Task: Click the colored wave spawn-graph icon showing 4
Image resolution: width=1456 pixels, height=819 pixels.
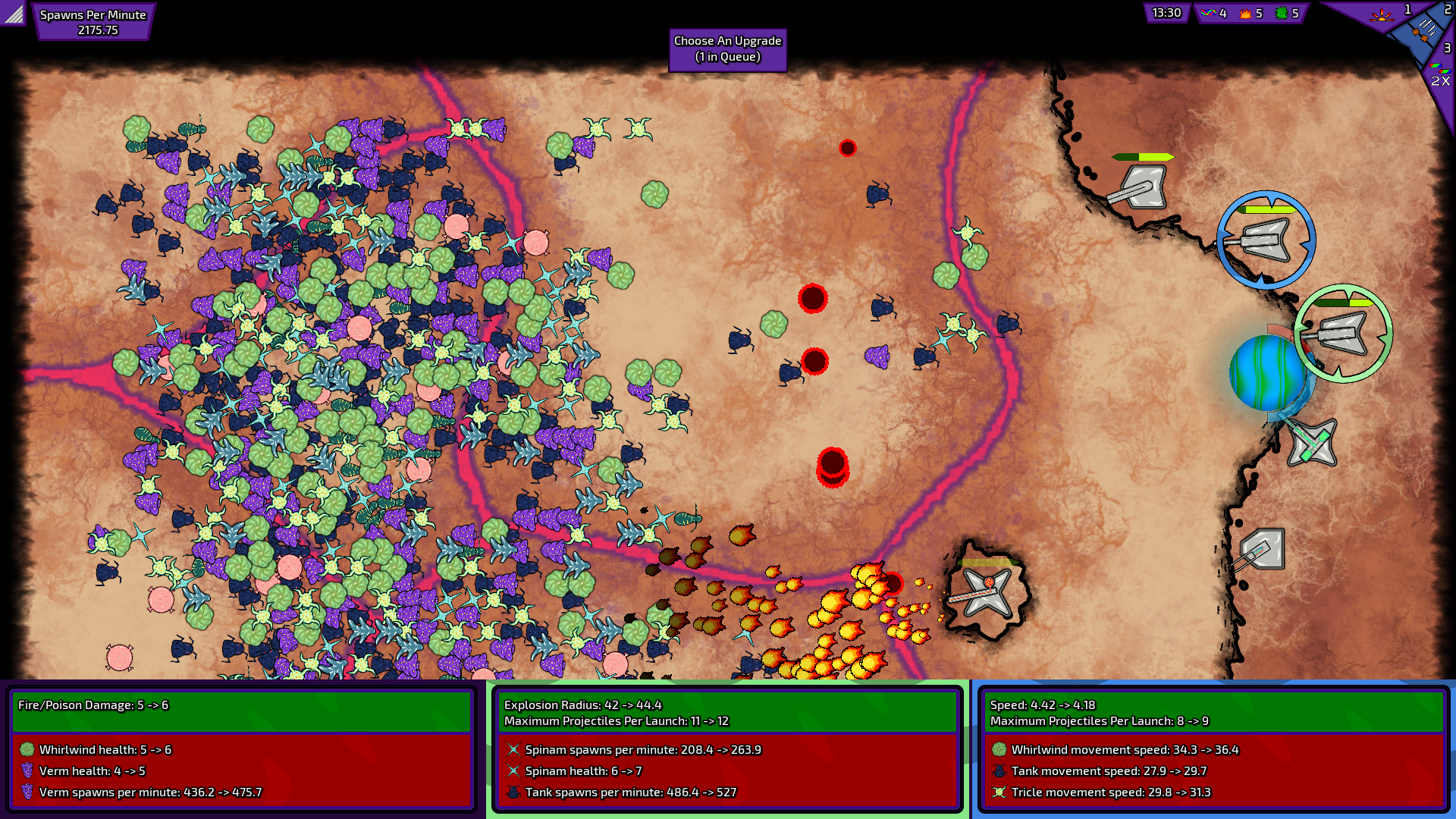Action: tap(1210, 13)
